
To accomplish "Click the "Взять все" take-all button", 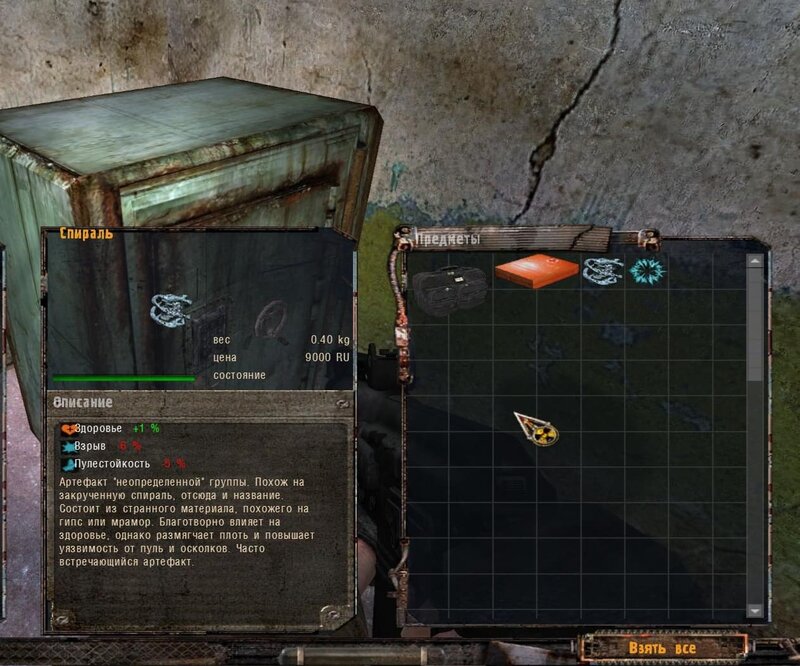I will (662, 647).
